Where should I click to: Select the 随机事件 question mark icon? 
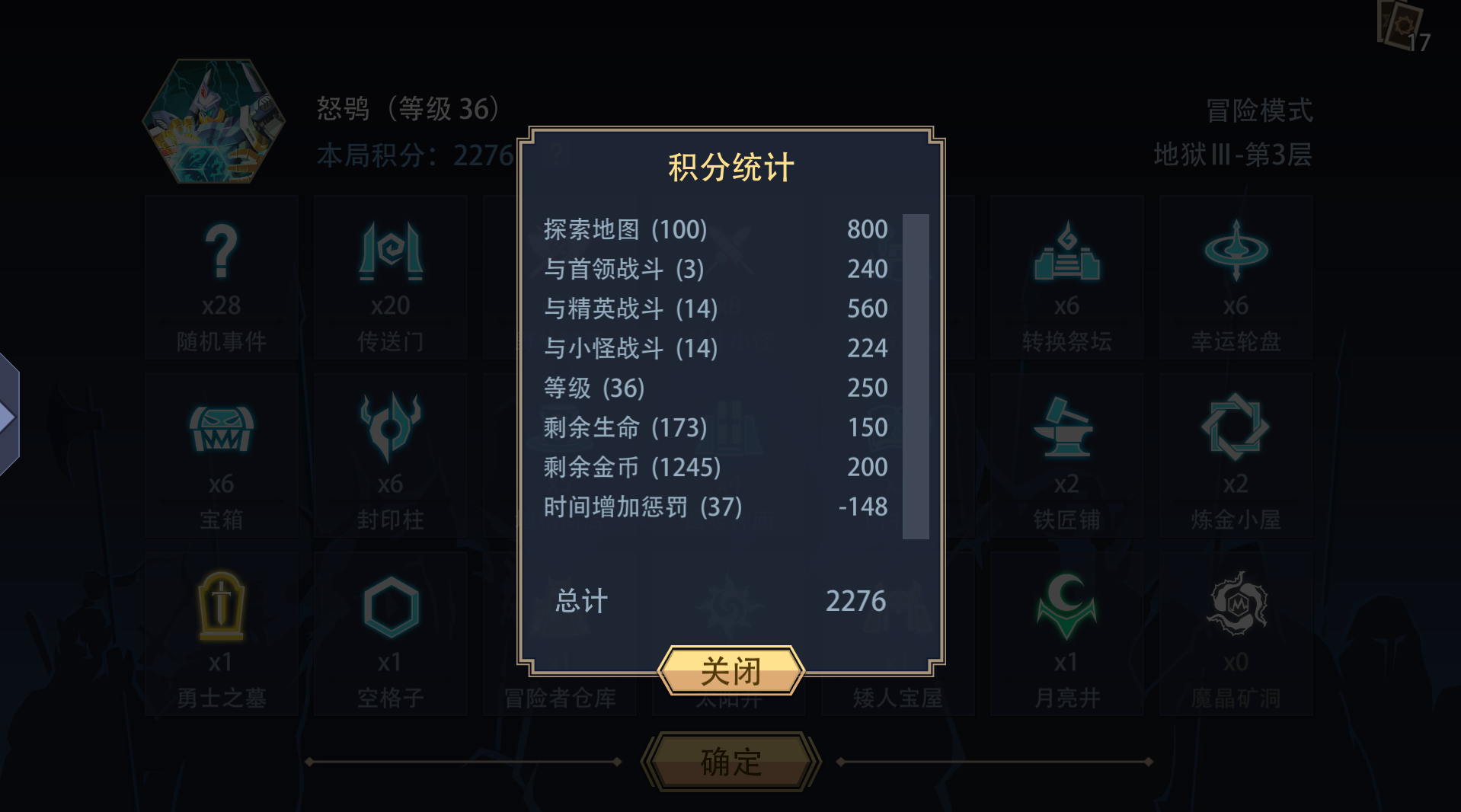point(220,253)
